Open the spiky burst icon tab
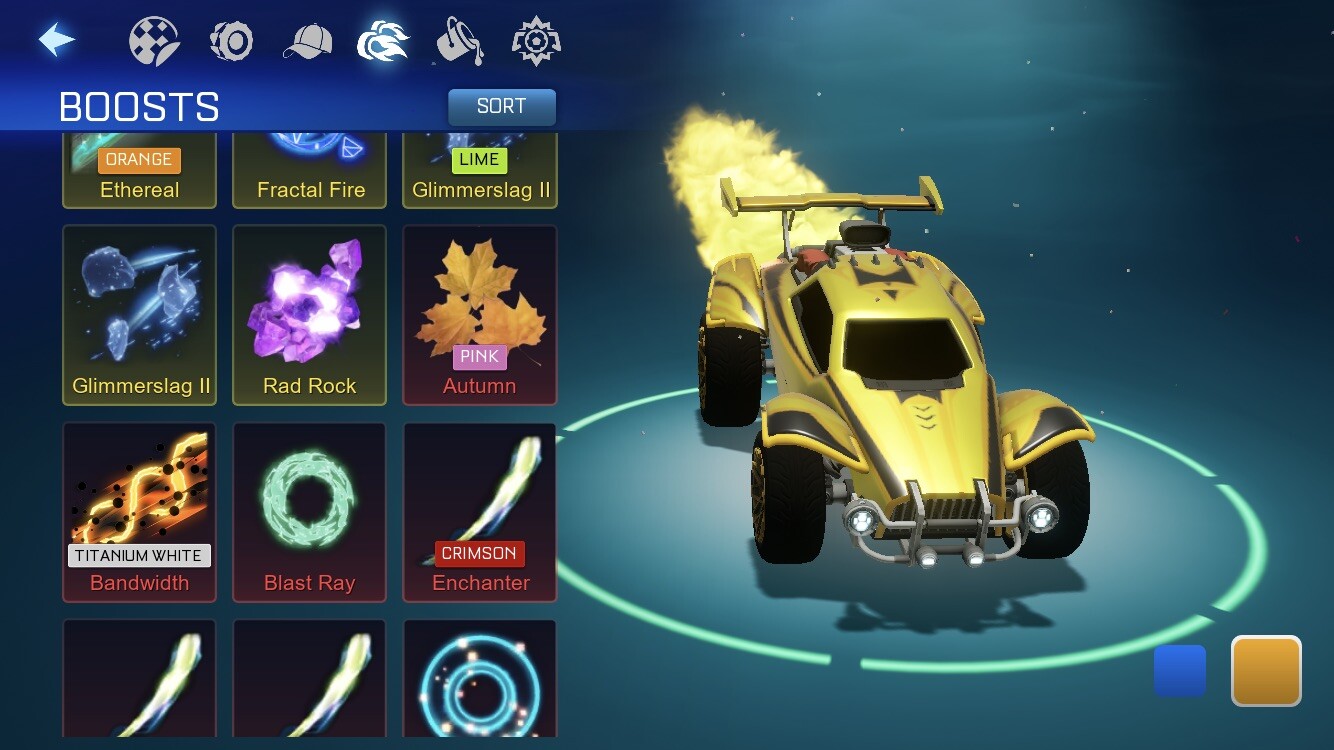1334x750 pixels. pyautogui.click(x=536, y=42)
